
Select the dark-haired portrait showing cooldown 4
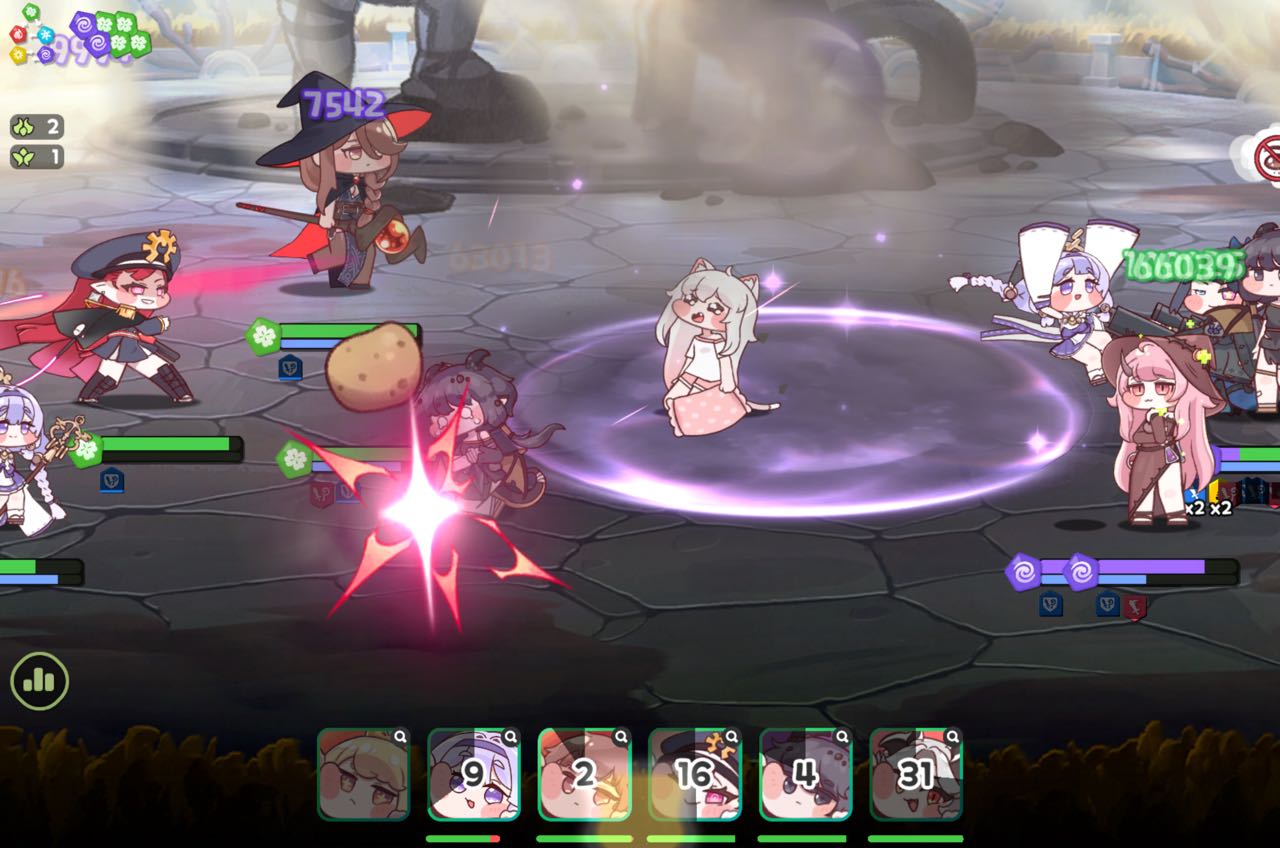point(805,774)
